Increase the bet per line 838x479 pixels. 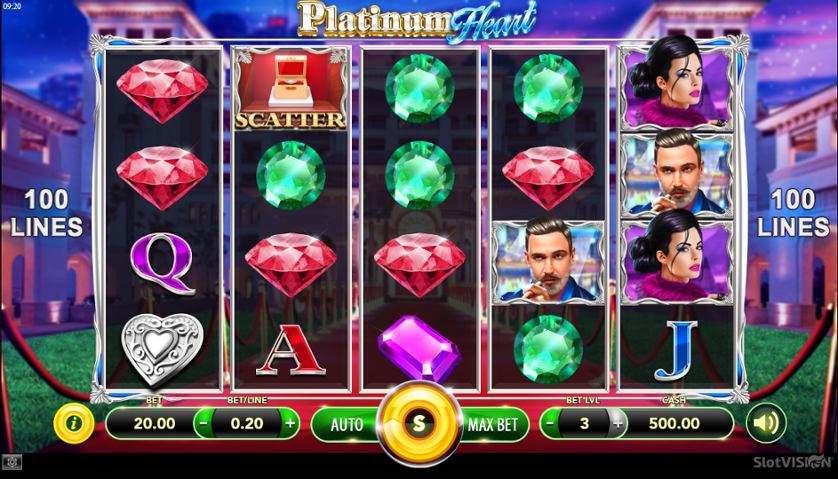290,423
